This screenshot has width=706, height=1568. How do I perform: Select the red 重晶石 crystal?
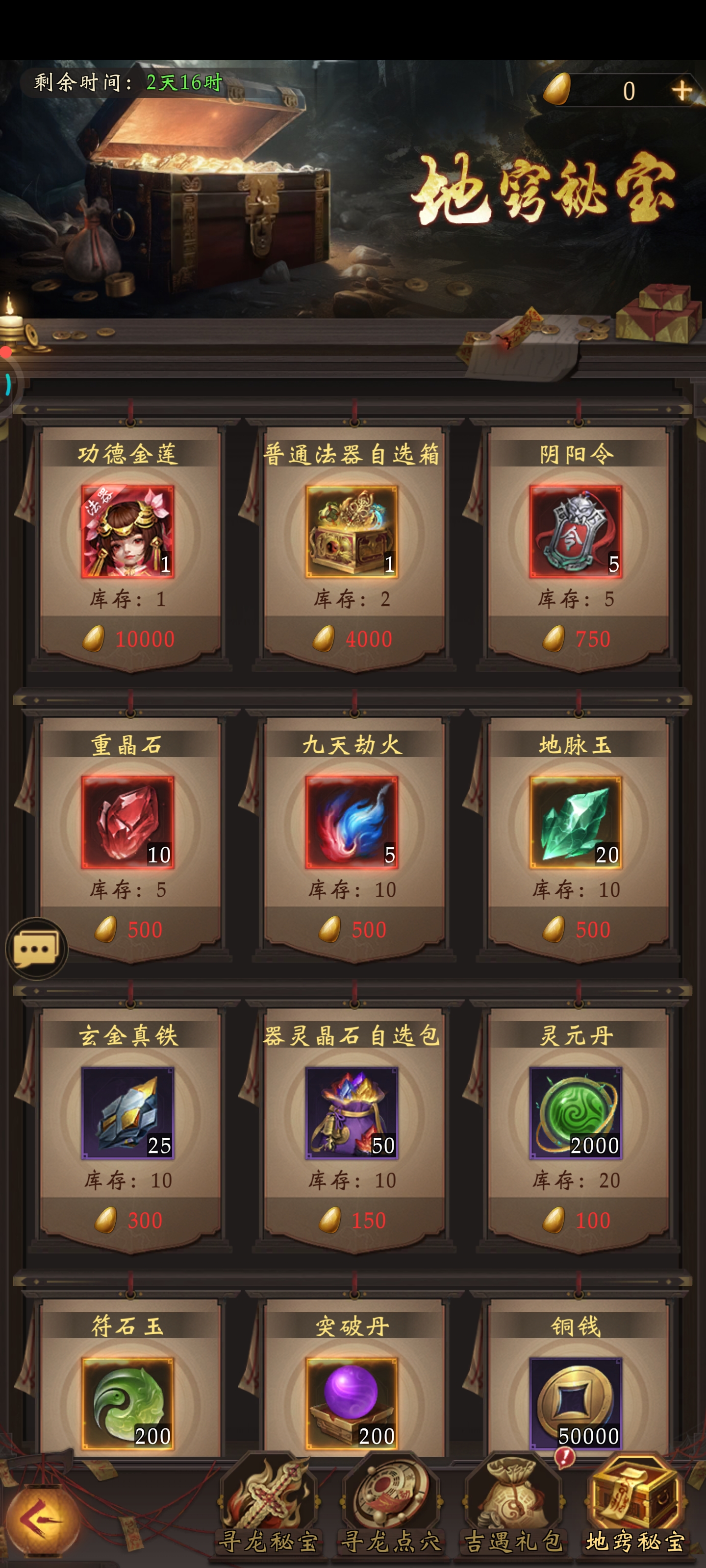[x=128, y=822]
